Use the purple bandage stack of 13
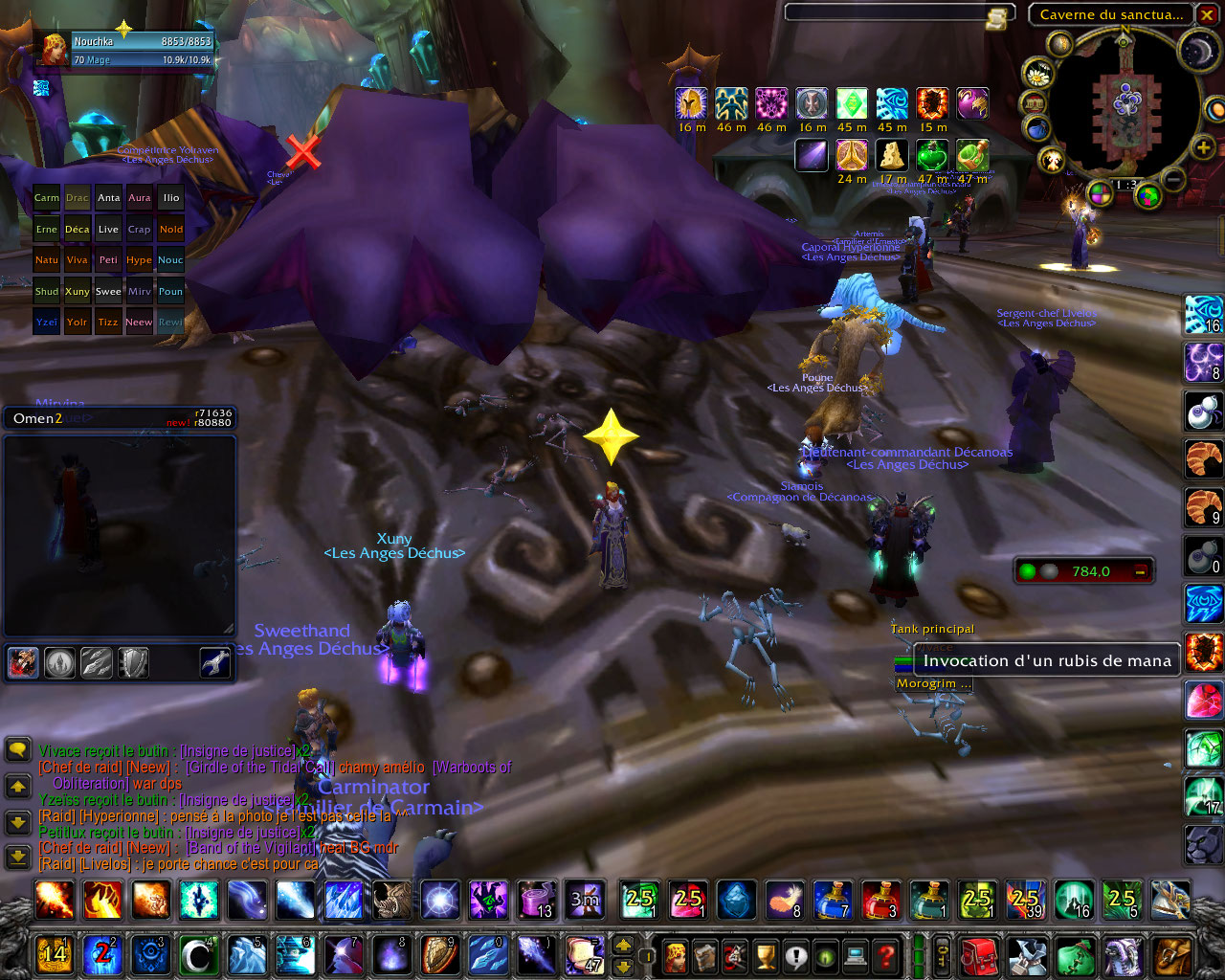Viewport: 1225px width, 980px height. coord(537,900)
